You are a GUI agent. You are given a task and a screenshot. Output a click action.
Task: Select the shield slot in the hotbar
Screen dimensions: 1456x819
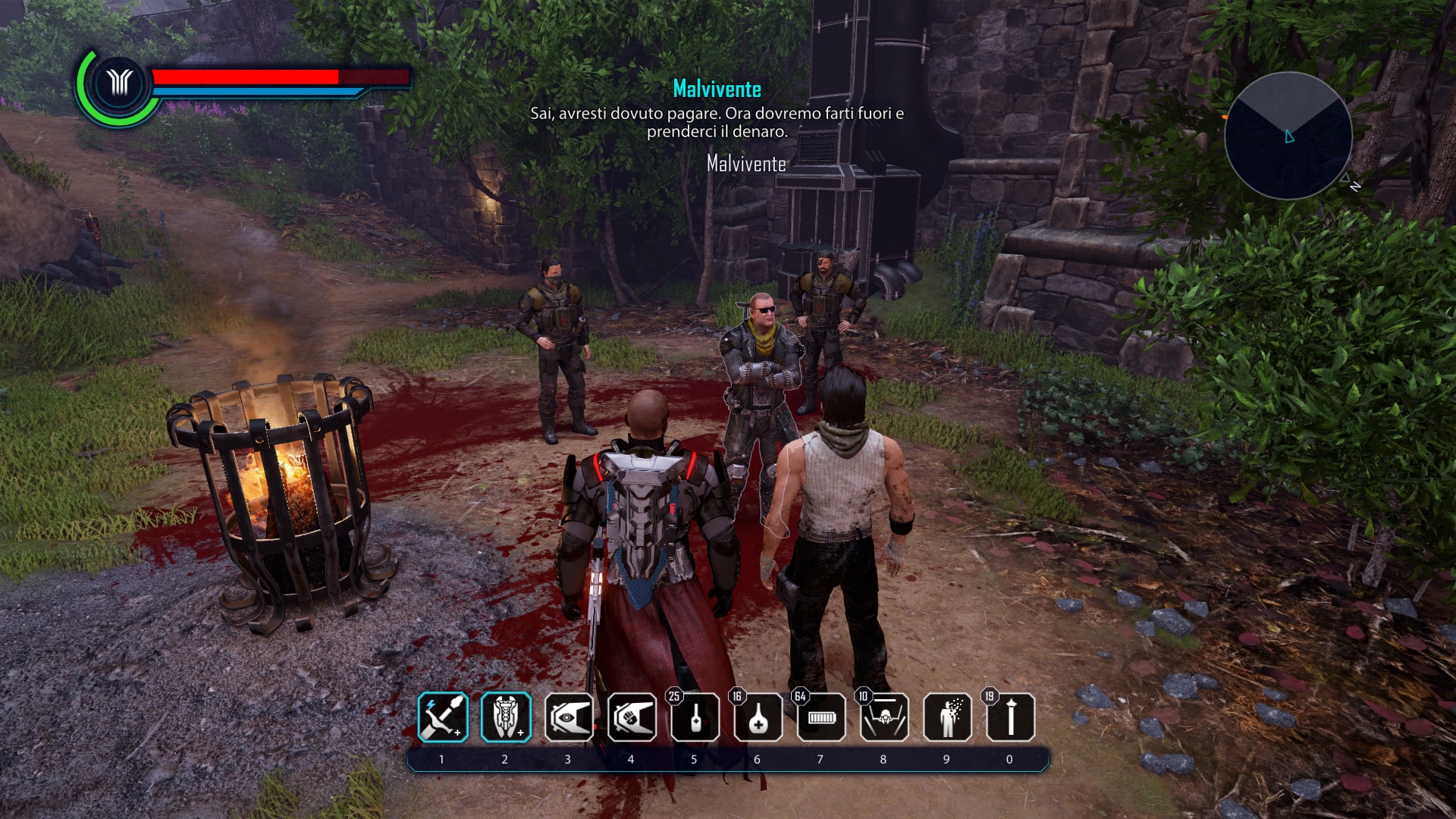[x=506, y=717]
